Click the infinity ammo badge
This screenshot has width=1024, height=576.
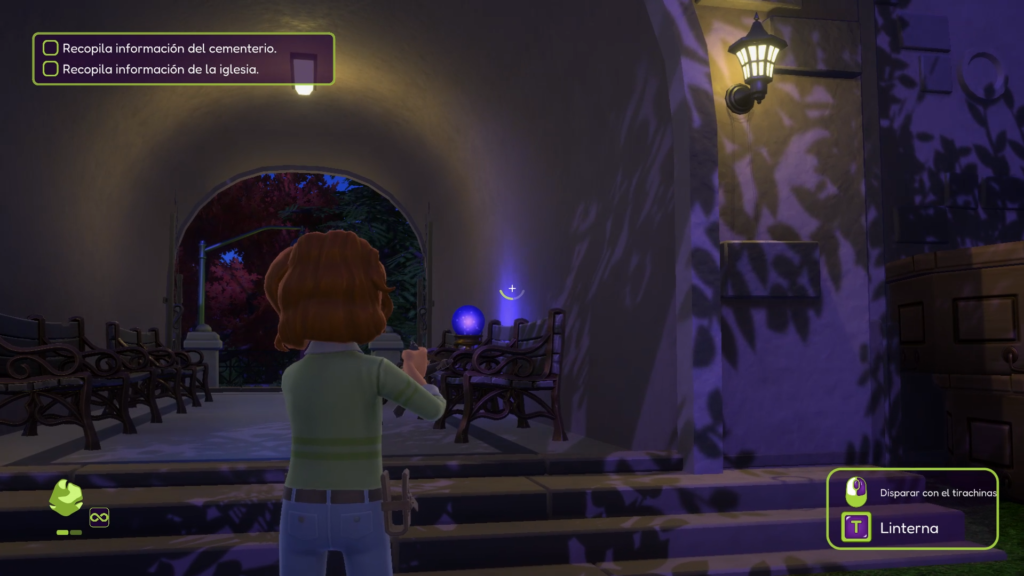99,517
